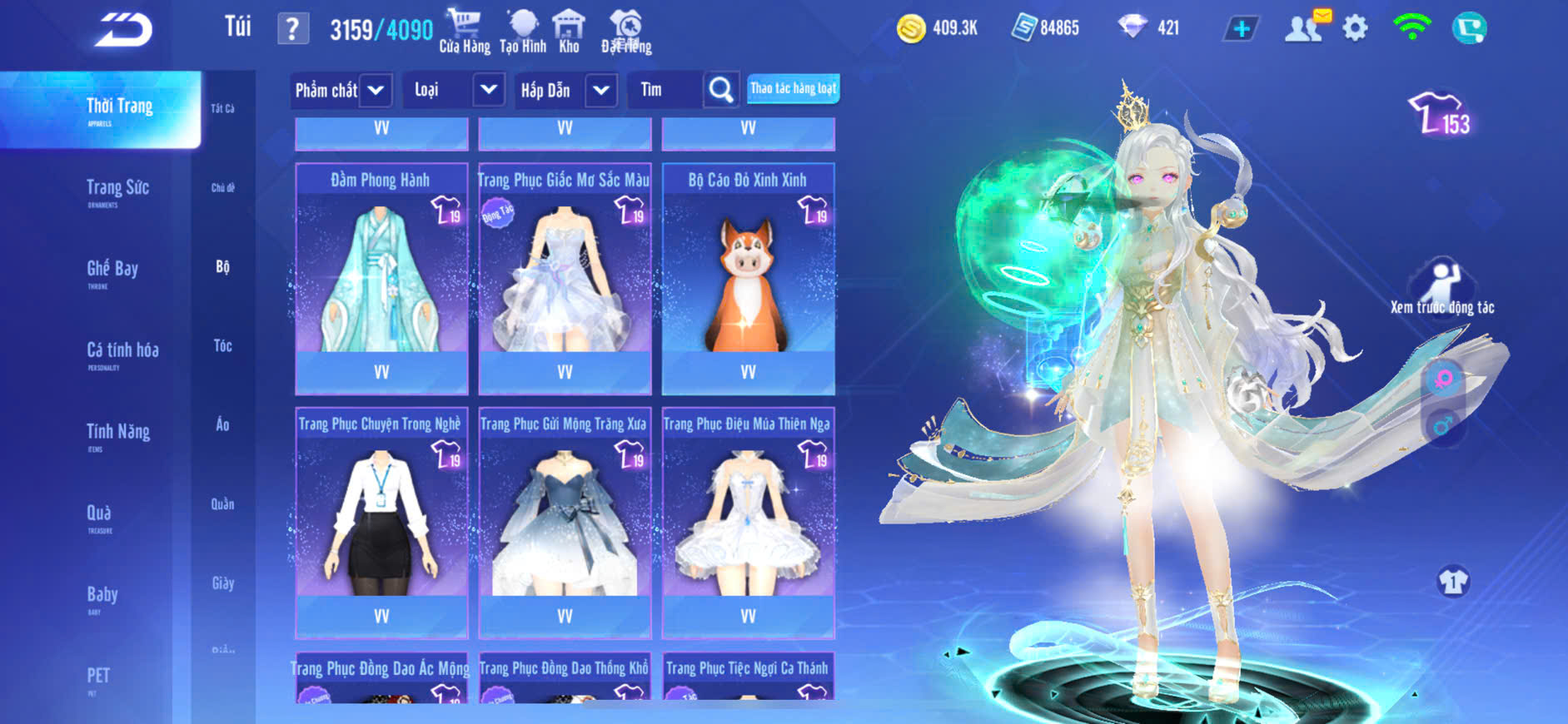Open the Cá tính hóa tab
Image resolution: width=1568 pixels, height=724 pixels.
122,351
